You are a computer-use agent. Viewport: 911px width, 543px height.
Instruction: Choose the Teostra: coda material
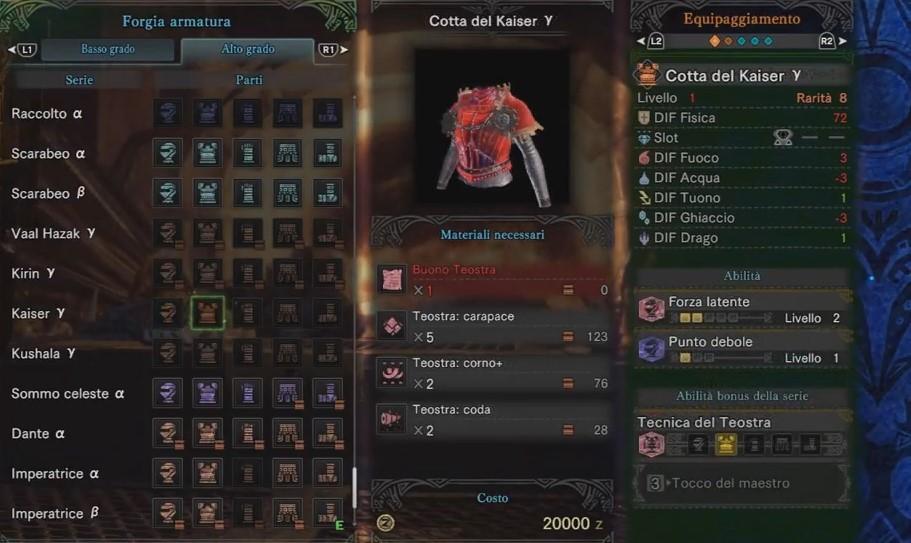pyautogui.click(x=494, y=420)
